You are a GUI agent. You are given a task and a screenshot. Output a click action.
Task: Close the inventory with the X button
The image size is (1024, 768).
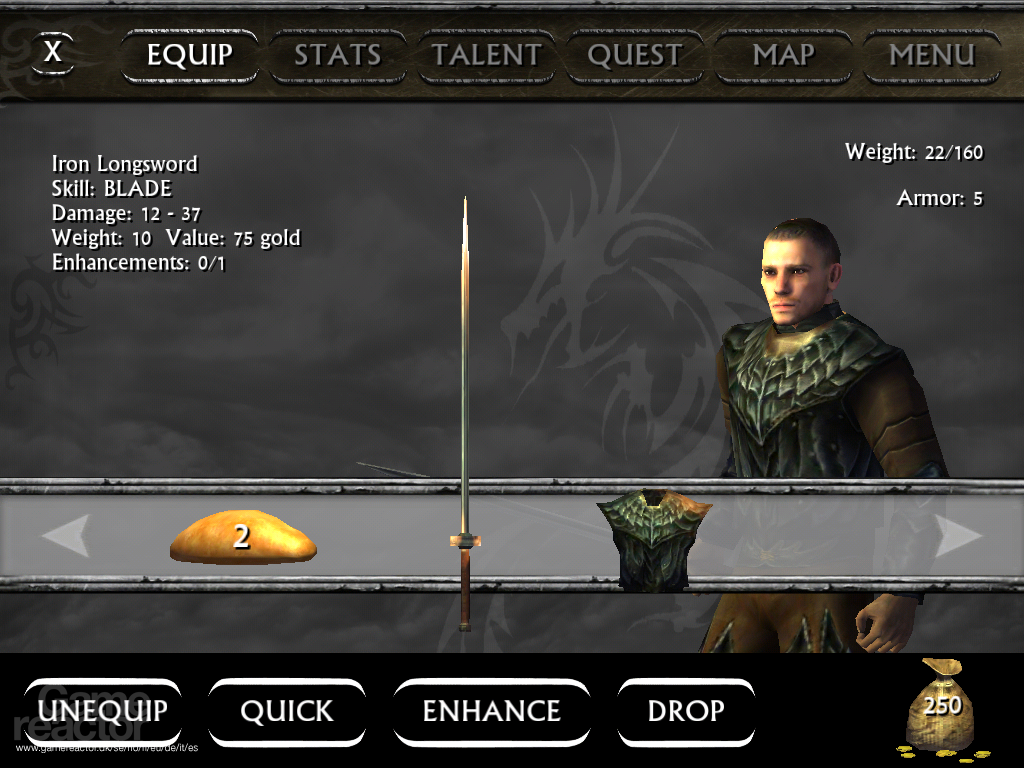click(53, 53)
